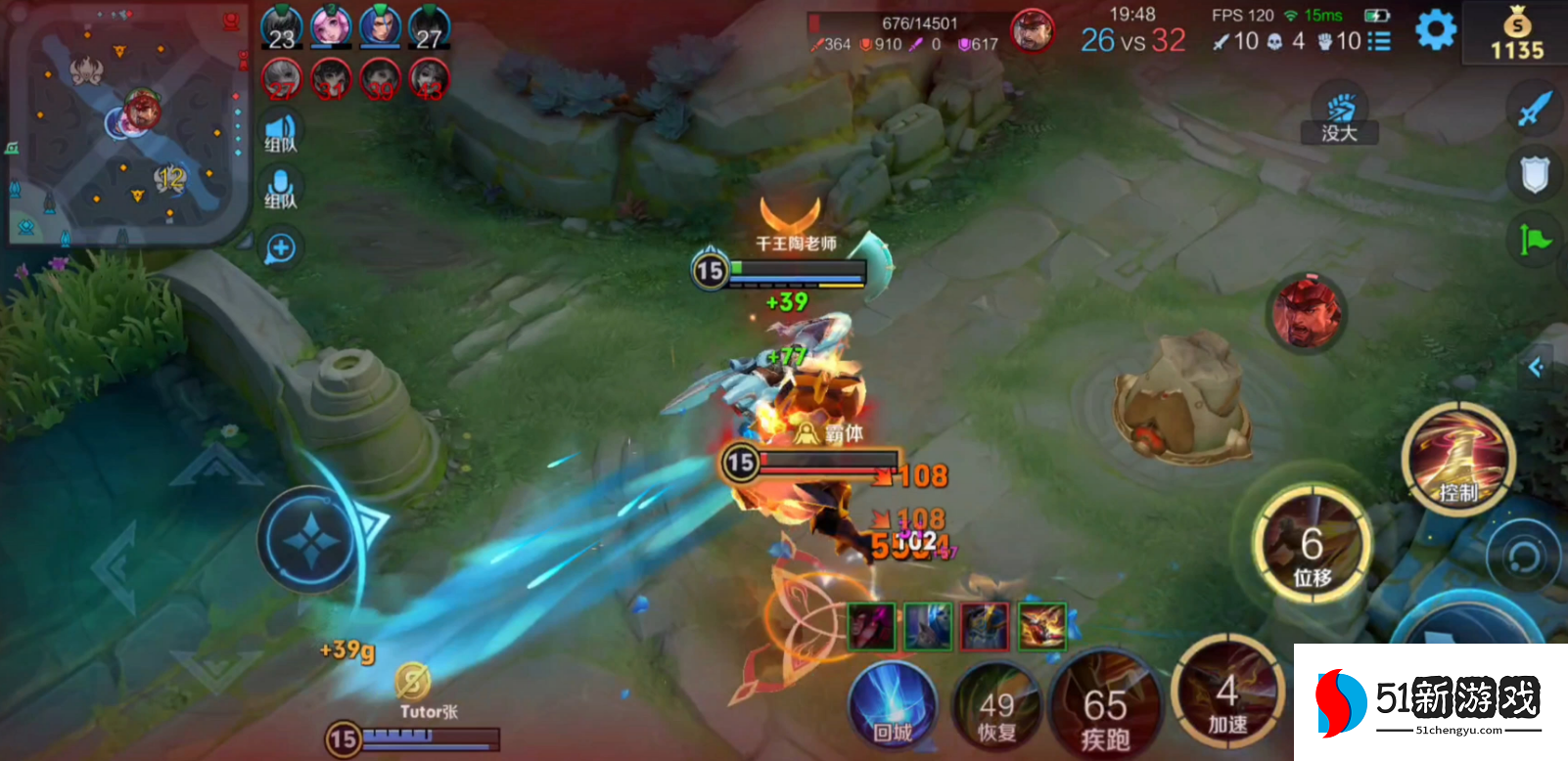Toggle the team microphone 组队 button

281,190
